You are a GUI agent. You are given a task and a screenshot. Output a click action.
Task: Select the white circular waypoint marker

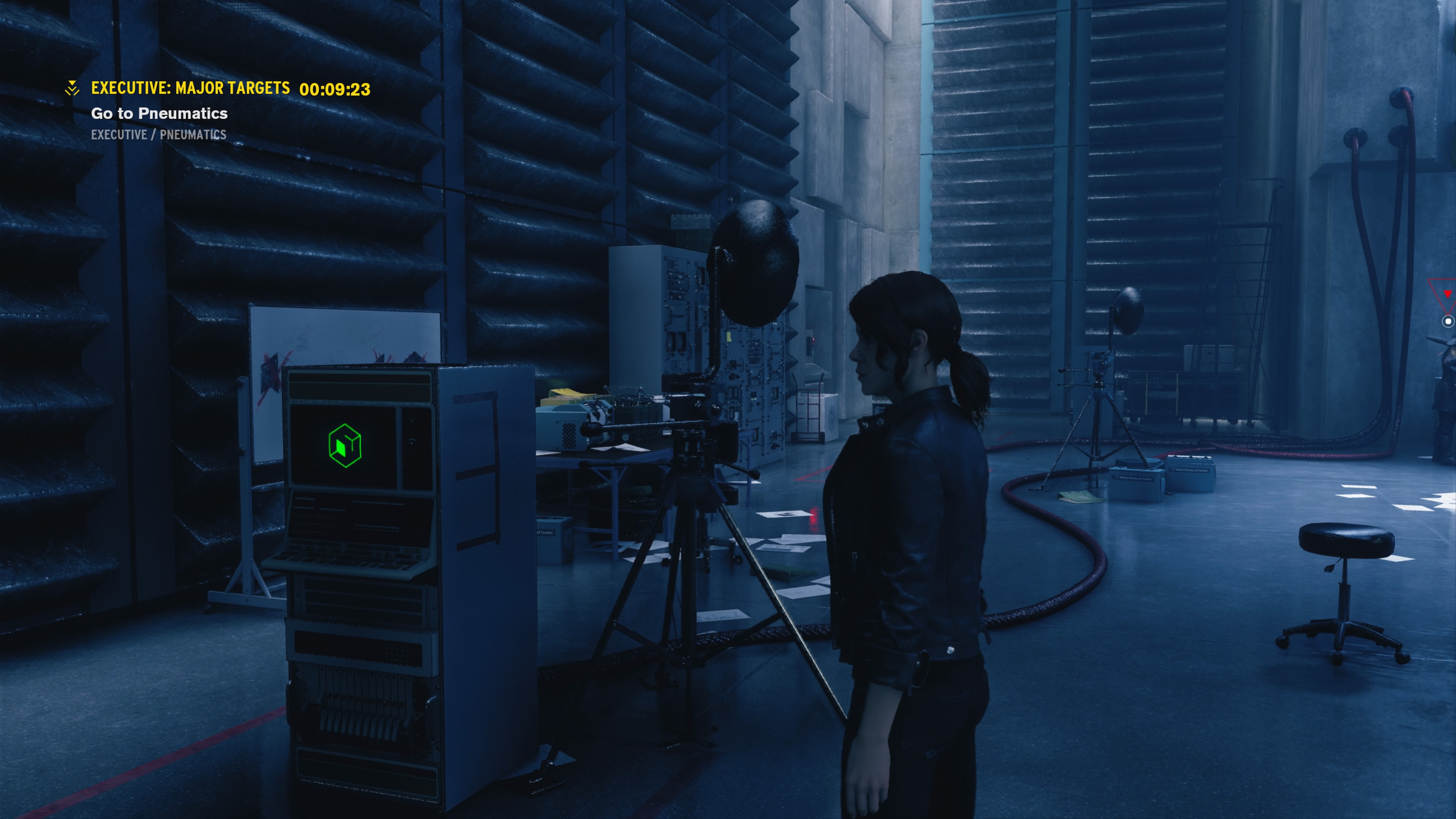(x=1448, y=321)
